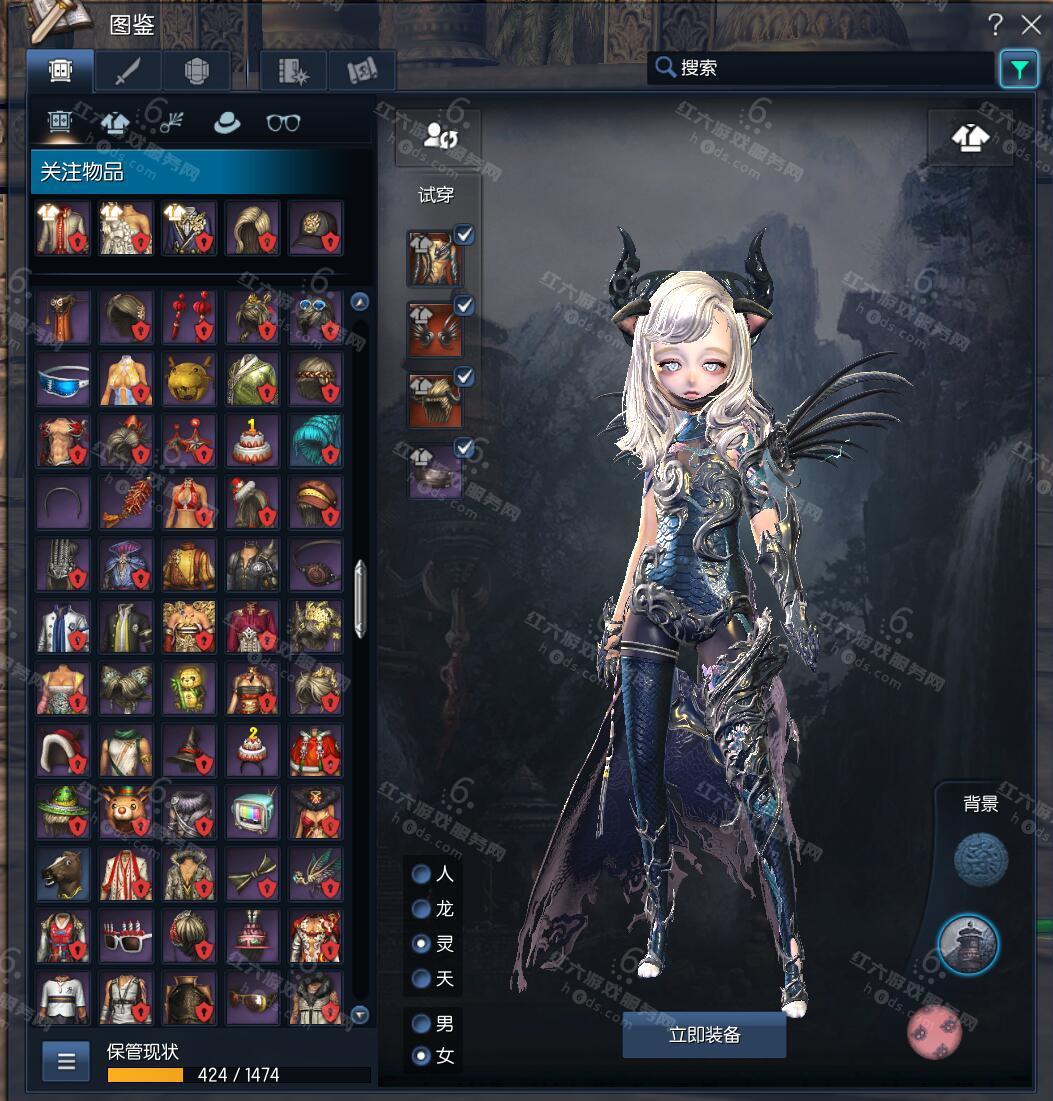Switch to the sword weapon tab
The width and height of the screenshot is (1053, 1101).
pos(127,71)
